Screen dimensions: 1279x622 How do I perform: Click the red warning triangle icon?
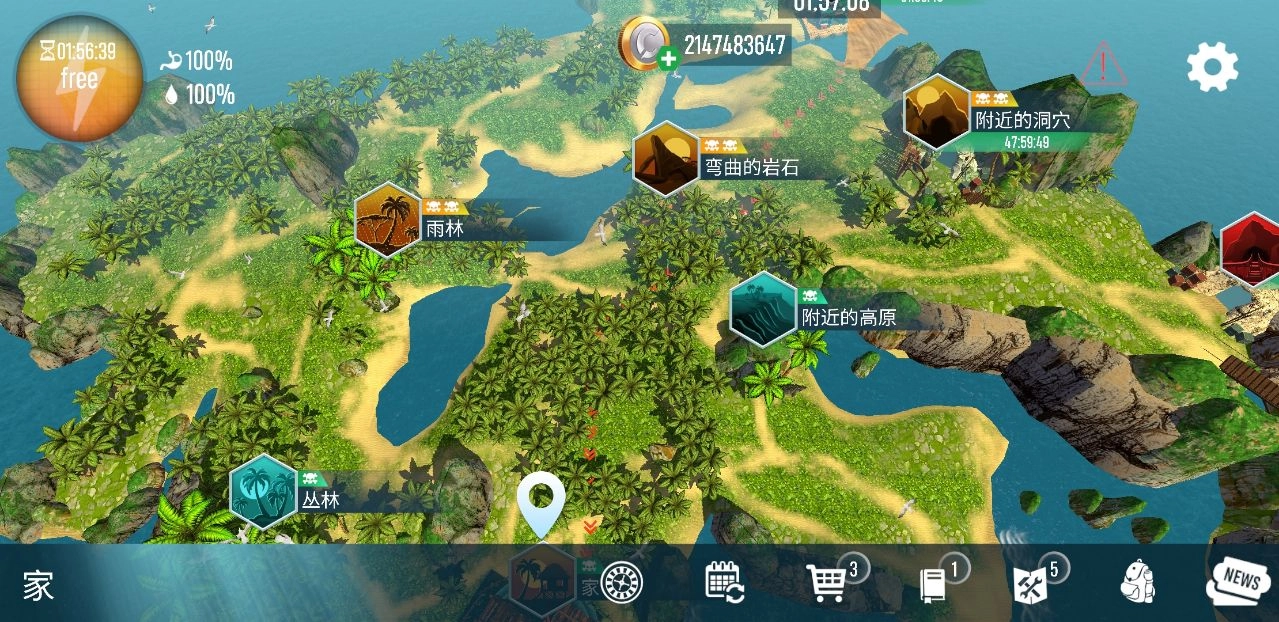pos(1103,66)
